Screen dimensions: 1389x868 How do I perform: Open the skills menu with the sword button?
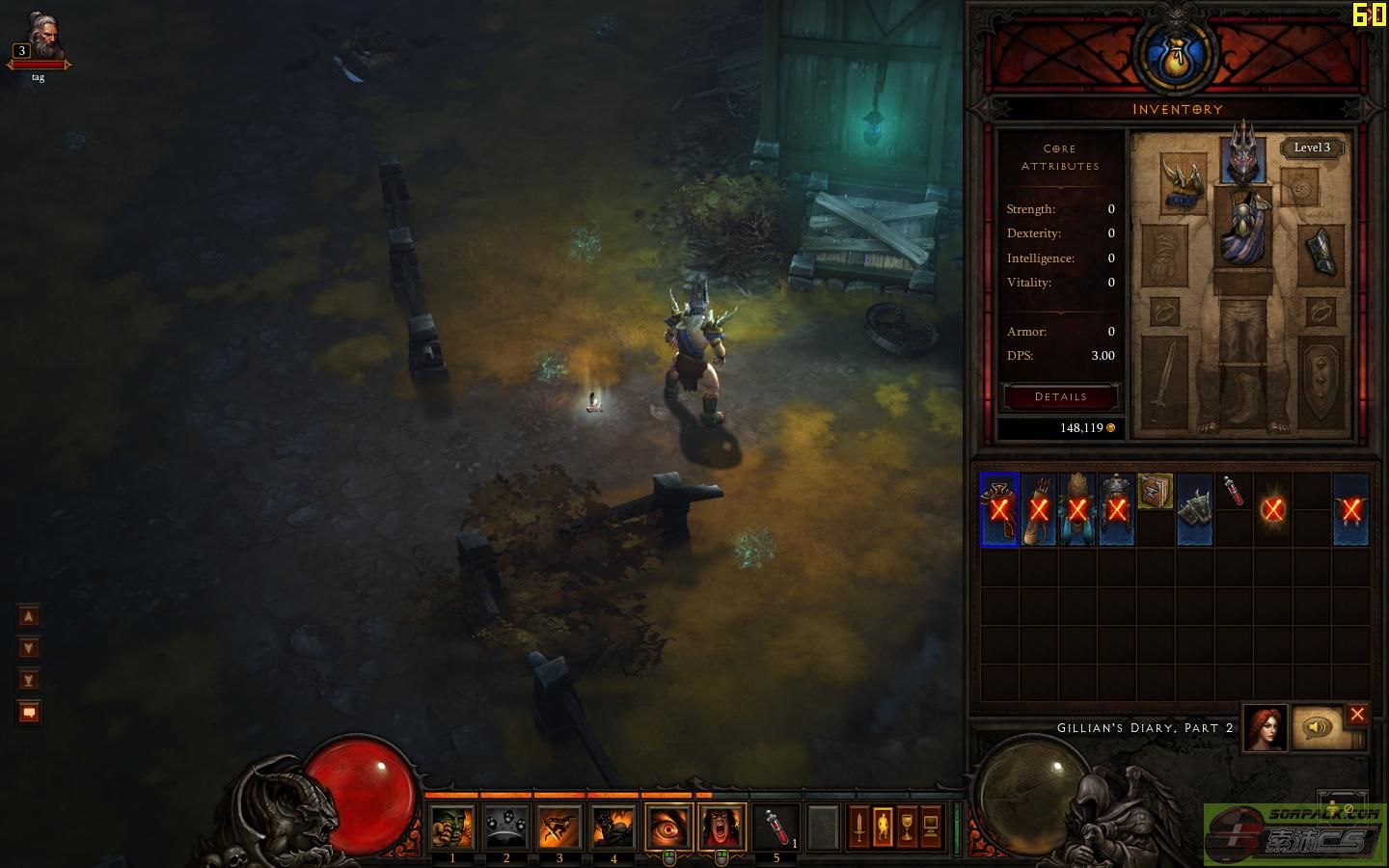point(858,827)
